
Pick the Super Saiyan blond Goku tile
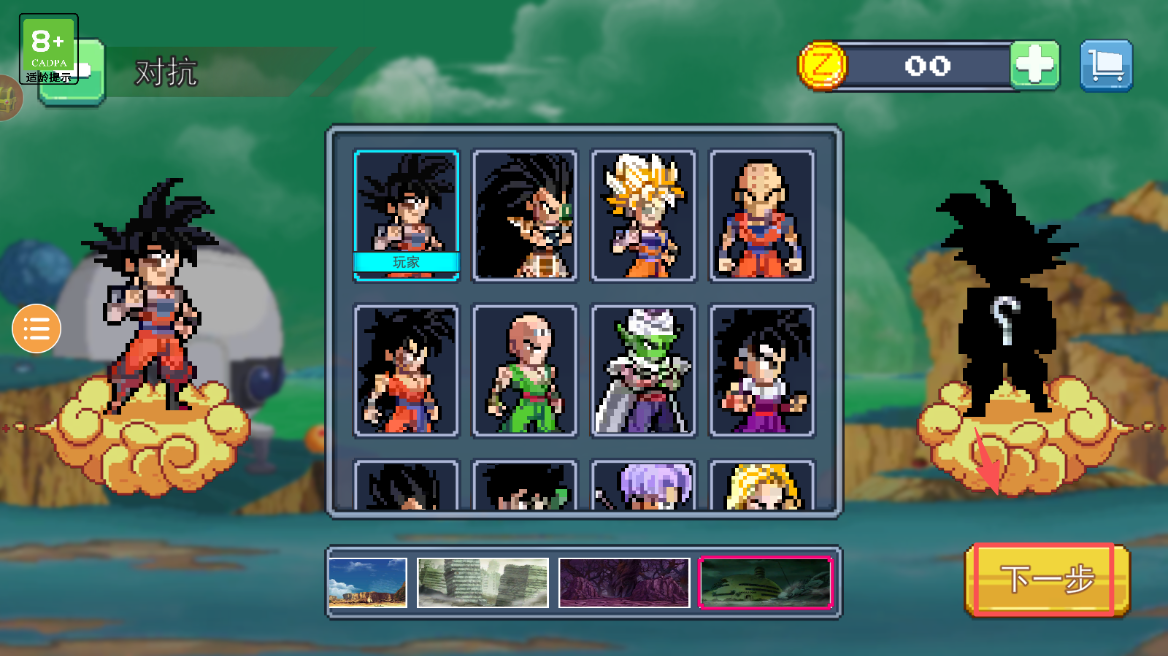pyautogui.click(x=643, y=215)
